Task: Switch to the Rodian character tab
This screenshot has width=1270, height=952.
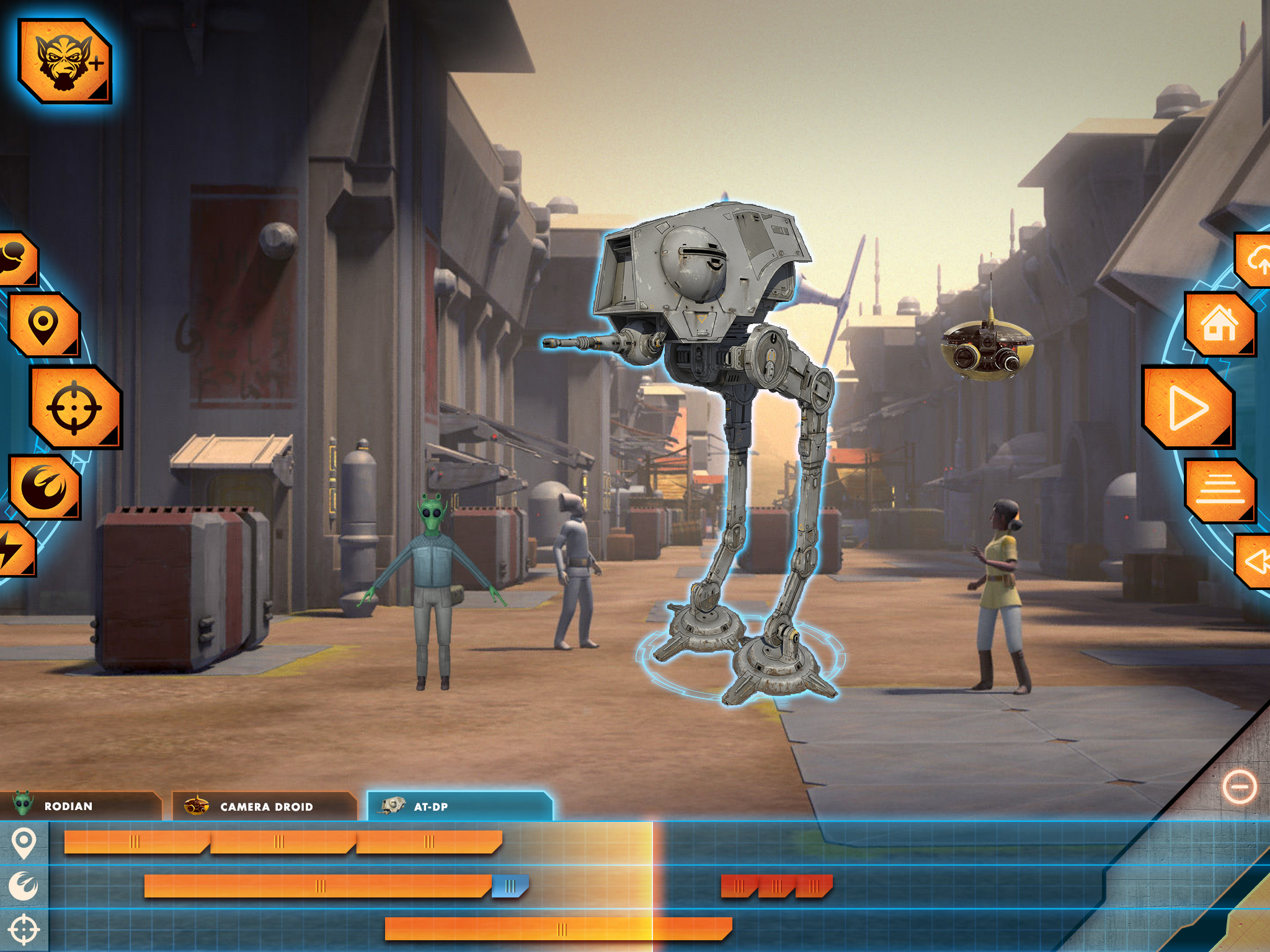Action: tap(79, 806)
